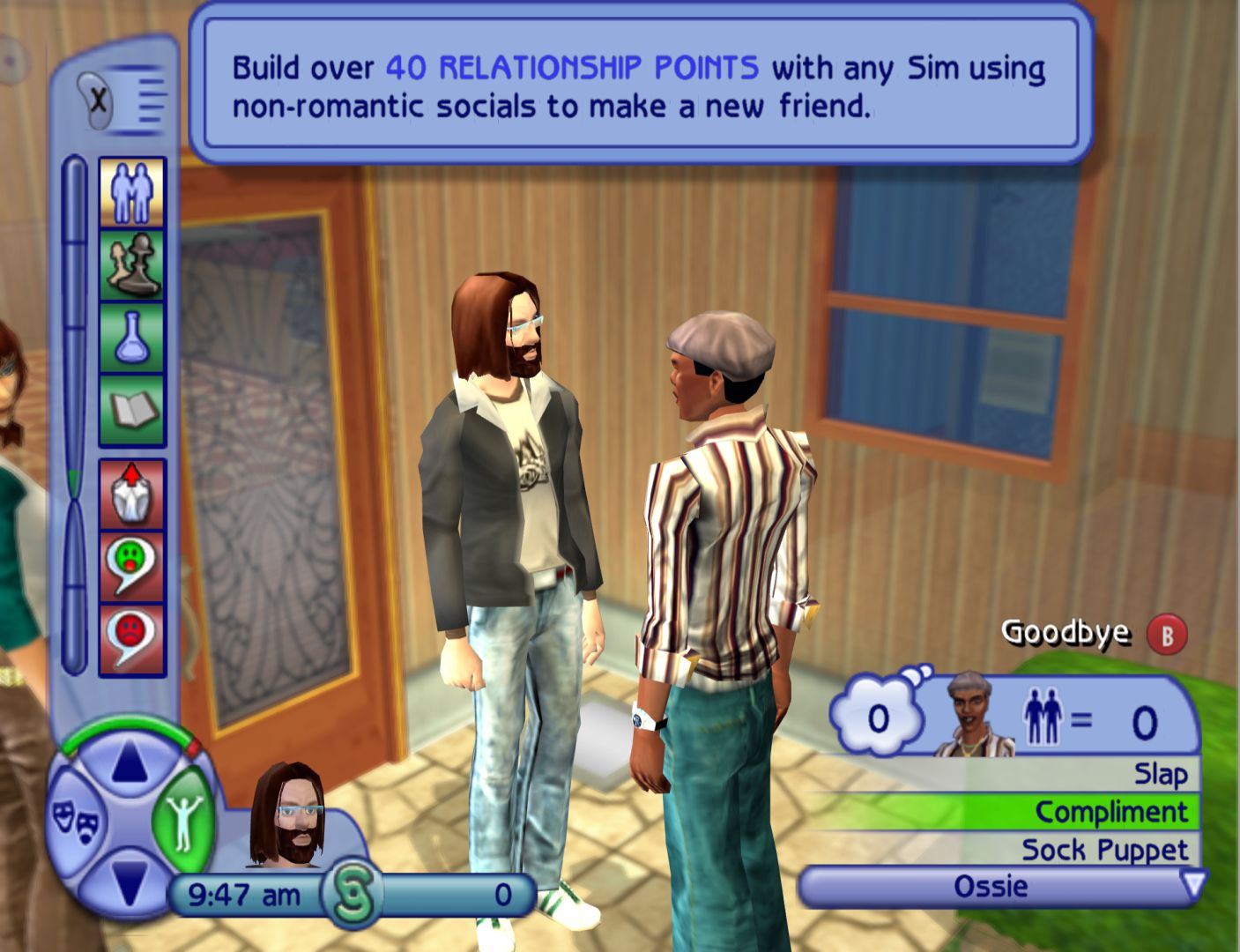Click the blue flask goal icon
This screenshot has width=1240, height=952.
click(132, 338)
